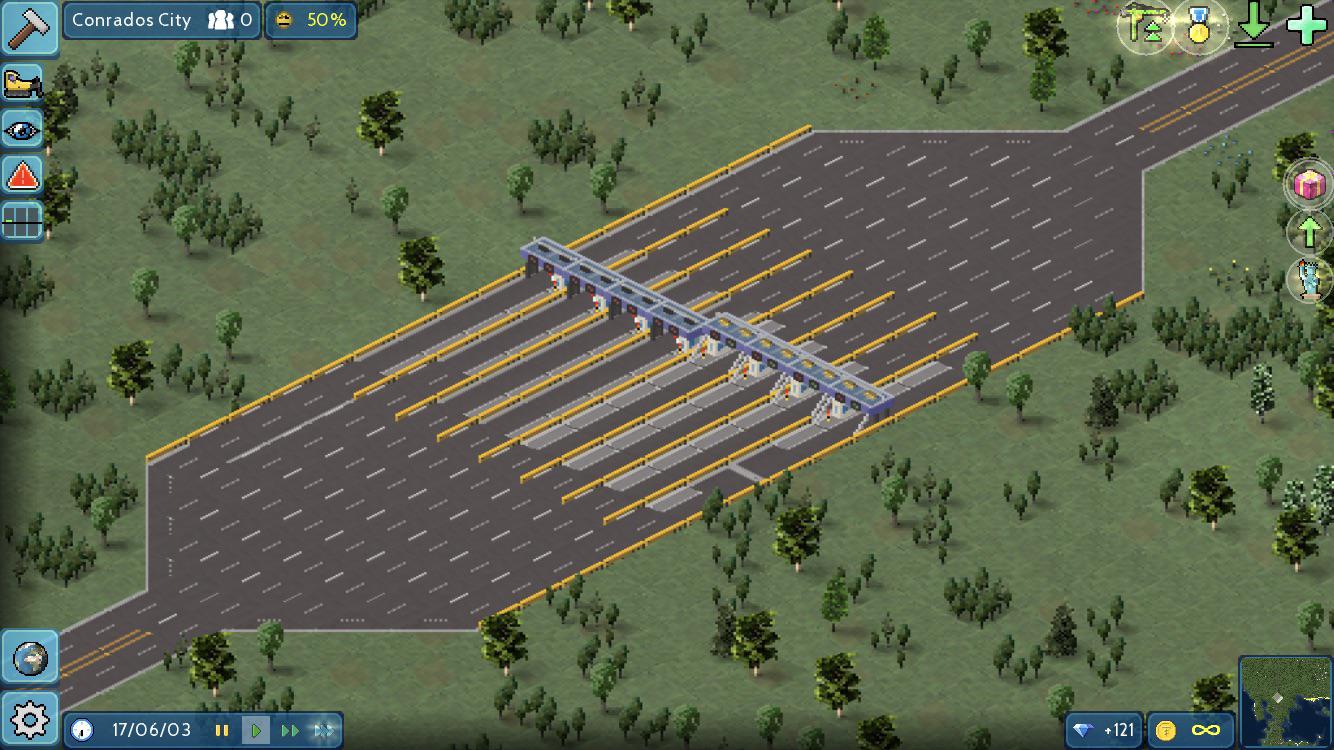
Task: Enable fast-forward game speed
Action: click(x=288, y=730)
